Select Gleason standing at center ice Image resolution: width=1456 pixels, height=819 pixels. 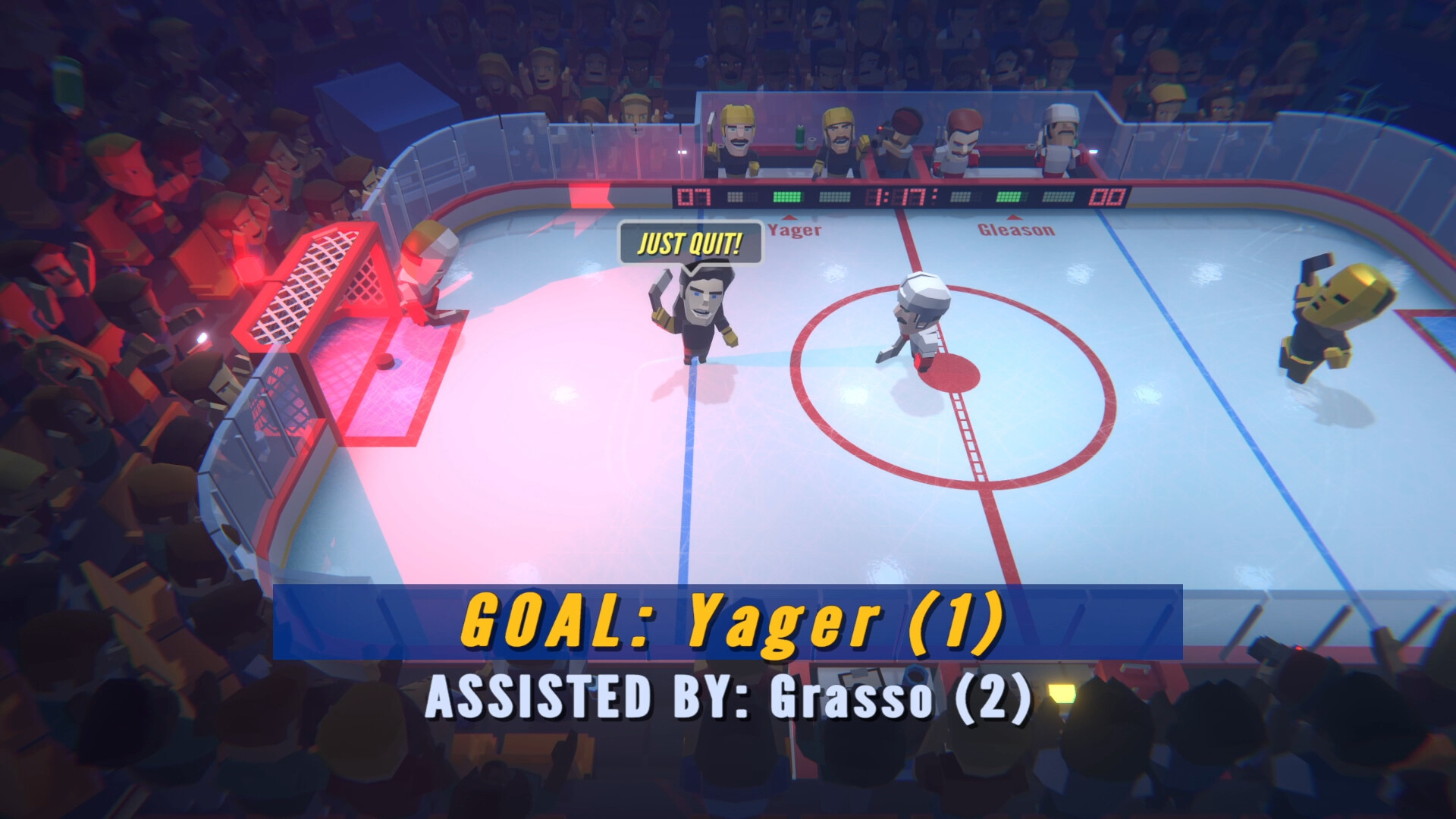[921, 318]
